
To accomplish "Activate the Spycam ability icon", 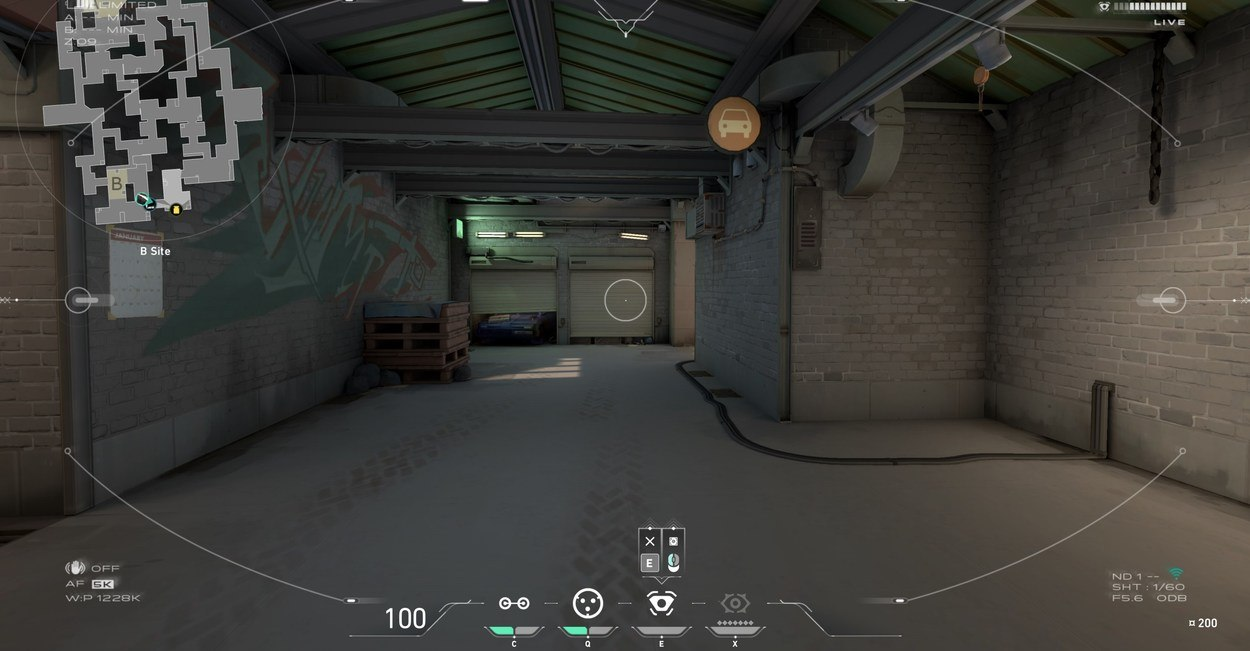I will pos(660,603).
